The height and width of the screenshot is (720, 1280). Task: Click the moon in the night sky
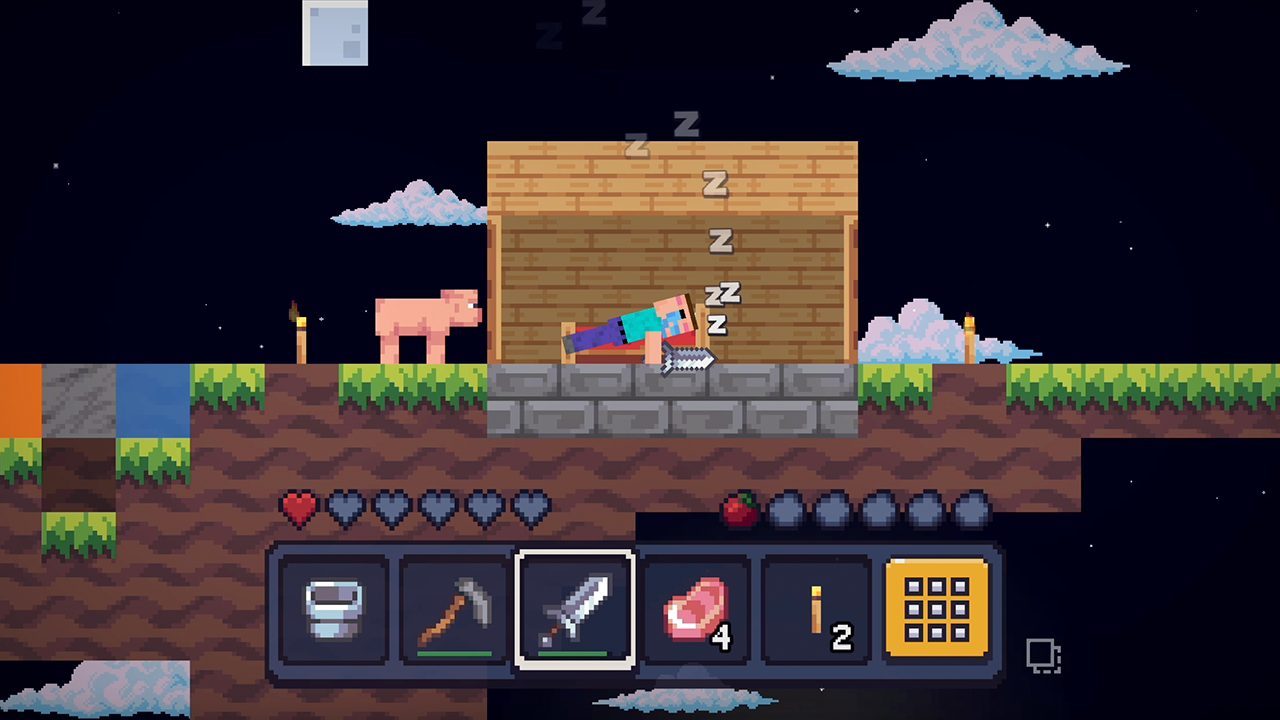(334, 33)
